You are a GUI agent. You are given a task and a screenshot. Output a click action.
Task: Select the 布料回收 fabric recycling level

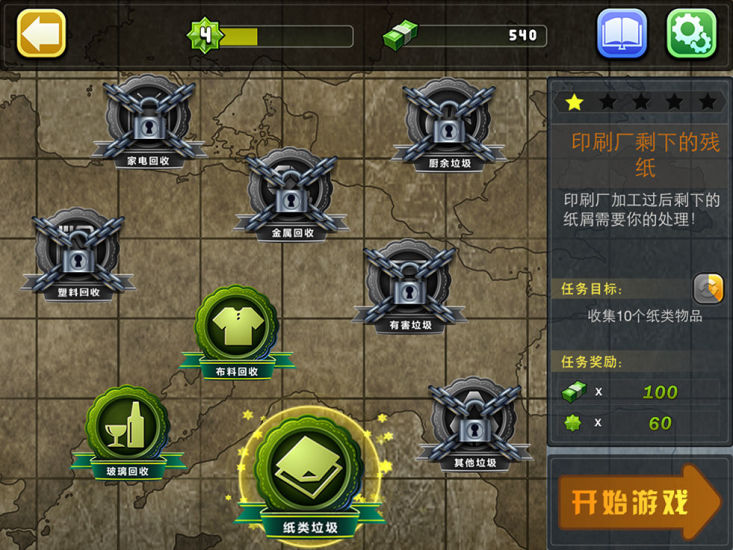tap(237, 329)
